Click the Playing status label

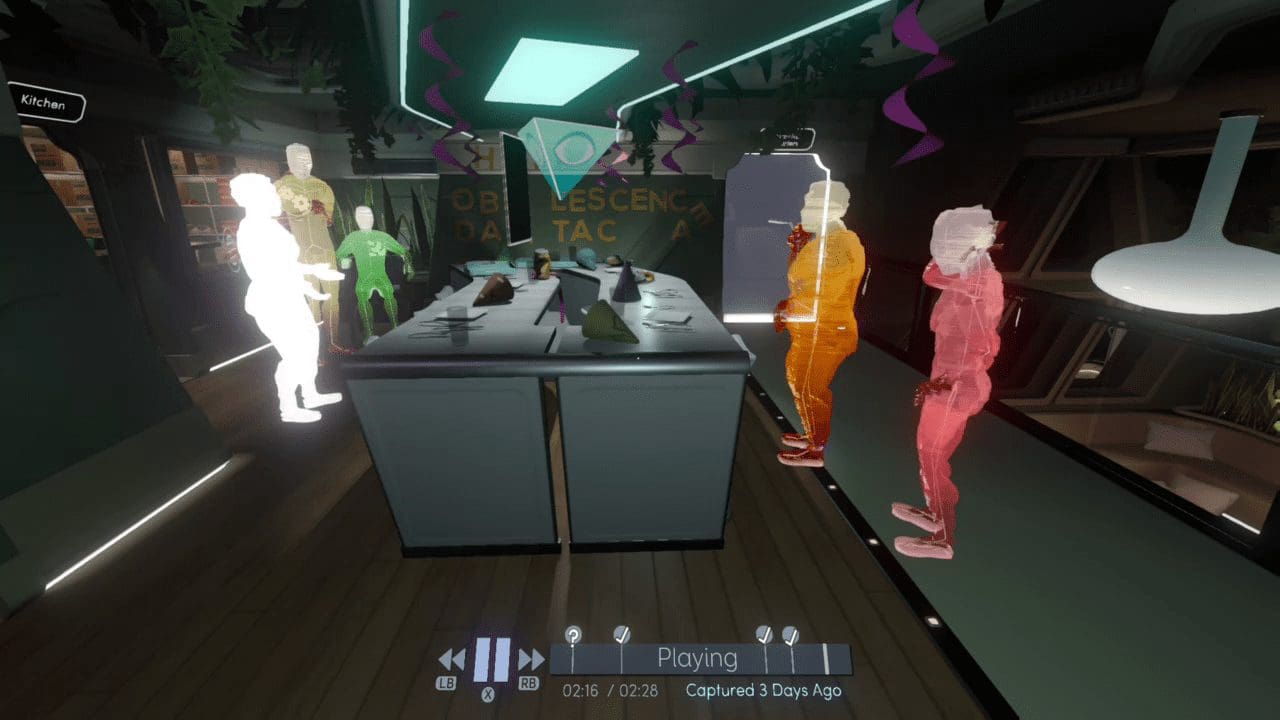coord(698,658)
